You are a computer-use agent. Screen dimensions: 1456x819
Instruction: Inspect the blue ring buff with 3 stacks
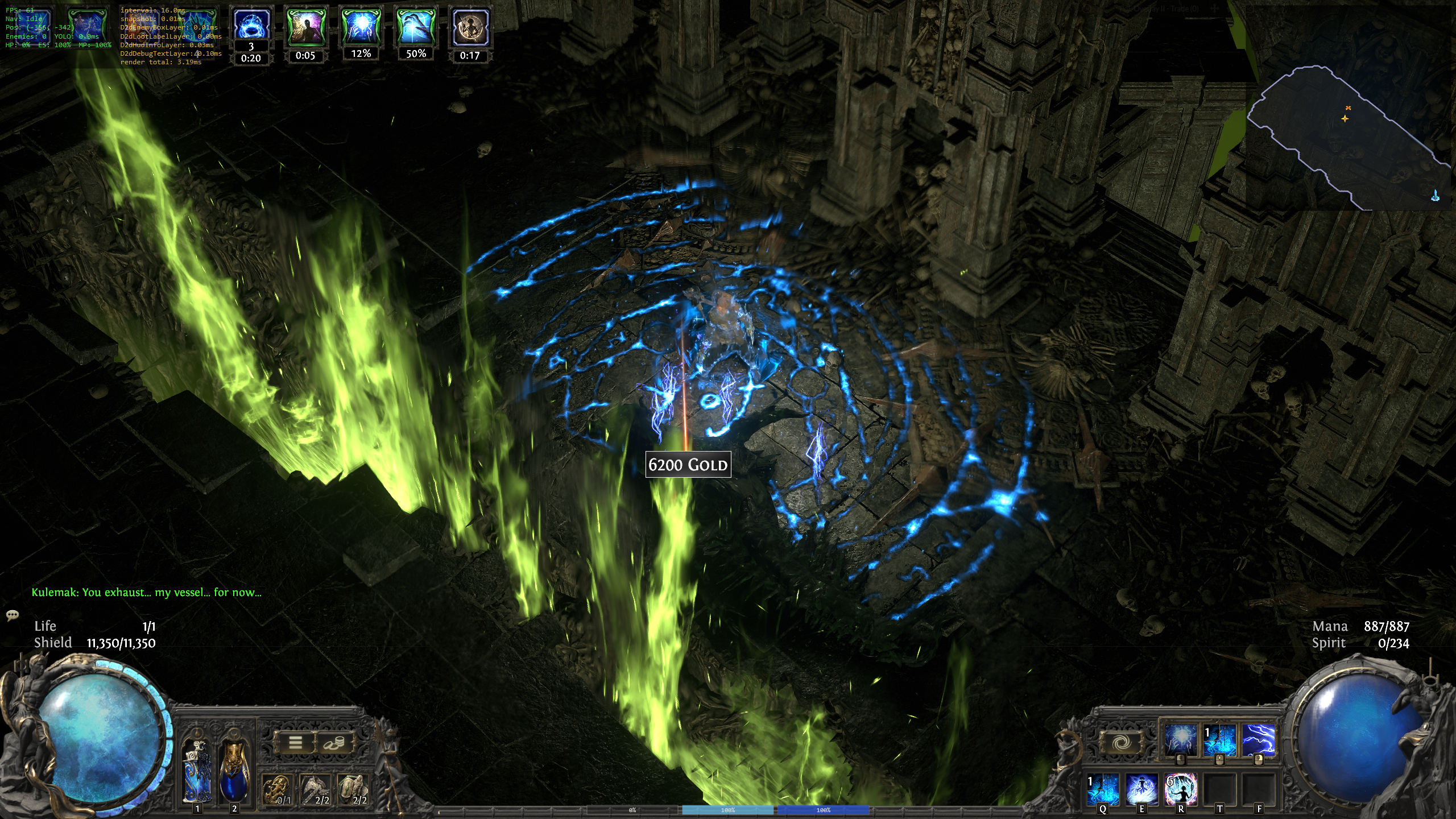click(x=251, y=26)
